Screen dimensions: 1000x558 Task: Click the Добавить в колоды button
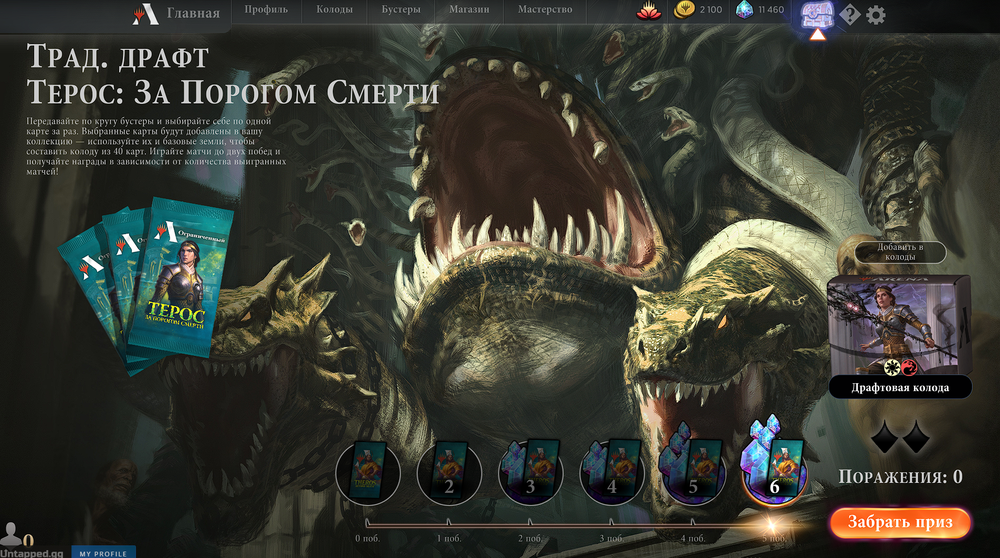[x=898, y=251]
